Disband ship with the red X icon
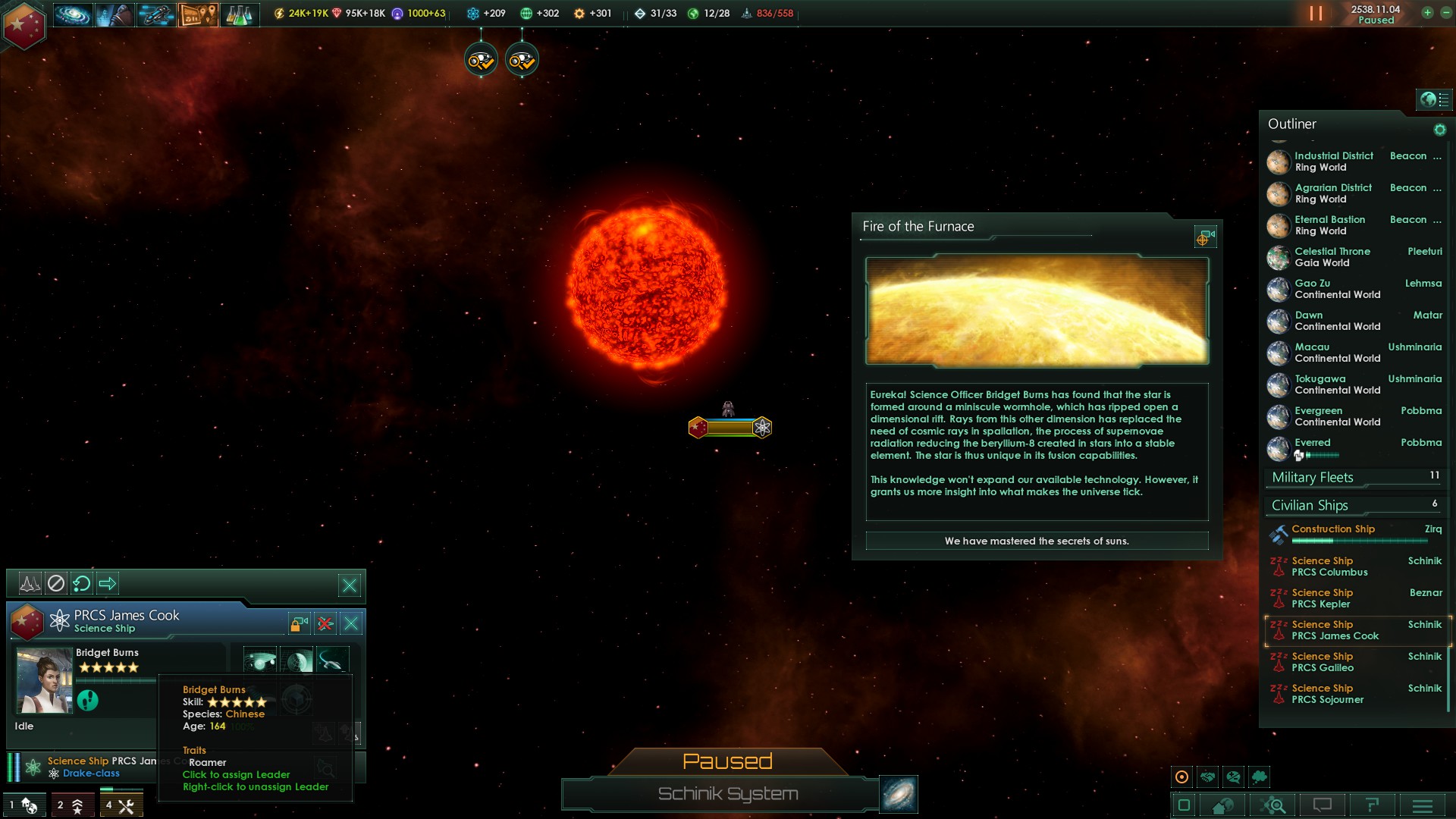1456x819 pixels. point(325,623)
